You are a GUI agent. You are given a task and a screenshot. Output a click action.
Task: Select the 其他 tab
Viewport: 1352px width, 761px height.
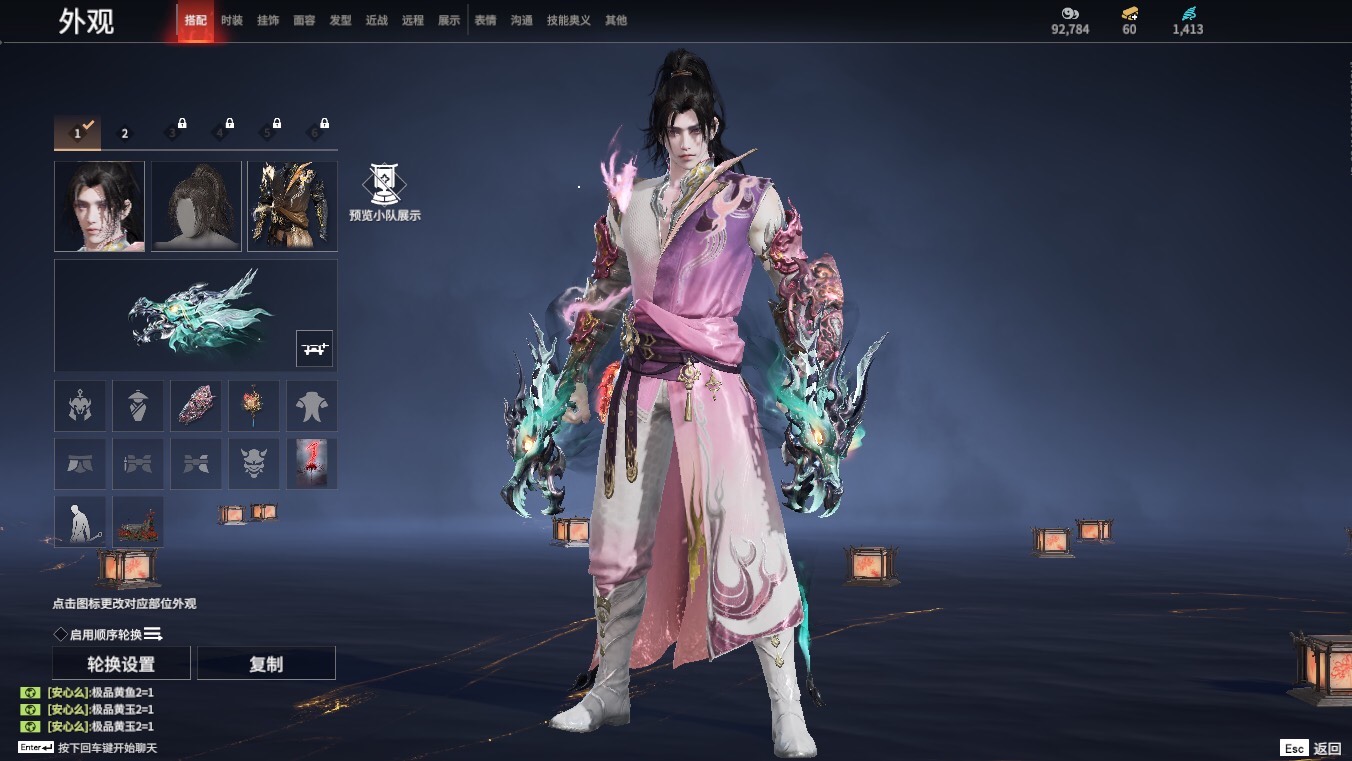tap(616, 20)
